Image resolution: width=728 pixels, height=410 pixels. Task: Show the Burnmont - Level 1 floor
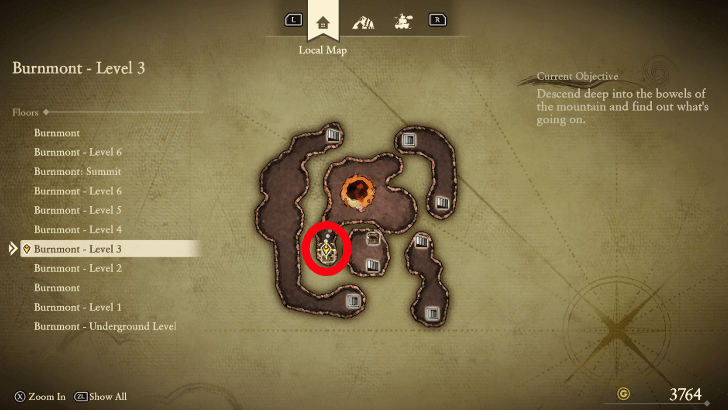point(78,307)
